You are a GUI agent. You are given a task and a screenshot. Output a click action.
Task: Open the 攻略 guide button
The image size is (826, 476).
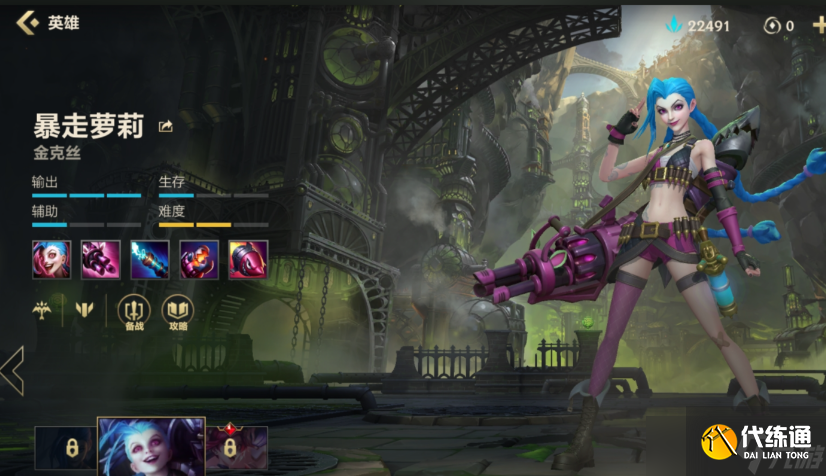pos(177,312)
